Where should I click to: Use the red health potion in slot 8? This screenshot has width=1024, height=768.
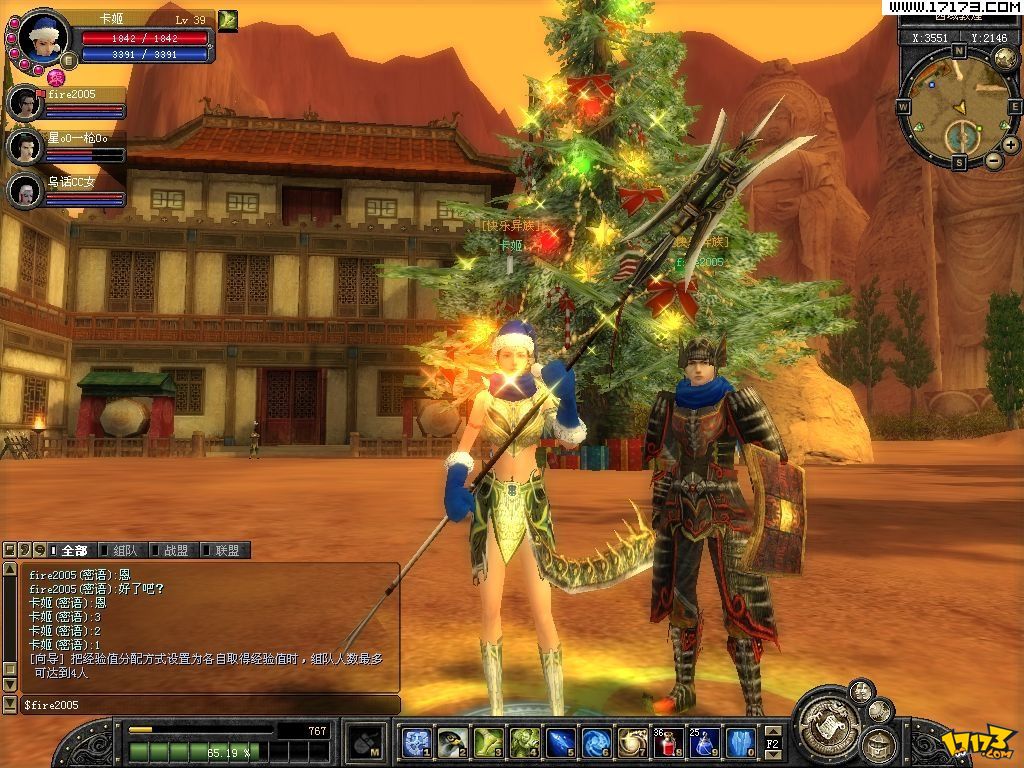tap(669, 742)
